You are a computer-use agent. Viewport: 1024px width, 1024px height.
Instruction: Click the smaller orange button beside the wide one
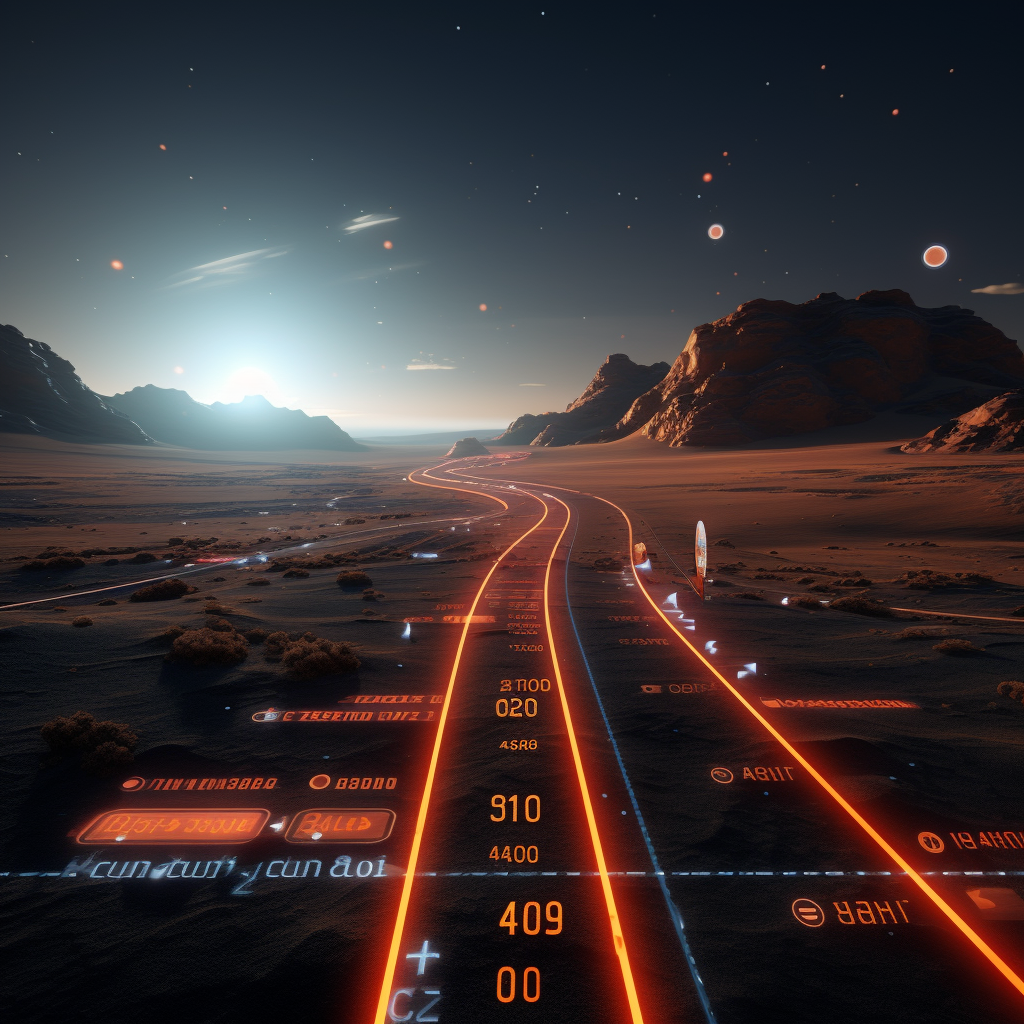pos(340,825)
